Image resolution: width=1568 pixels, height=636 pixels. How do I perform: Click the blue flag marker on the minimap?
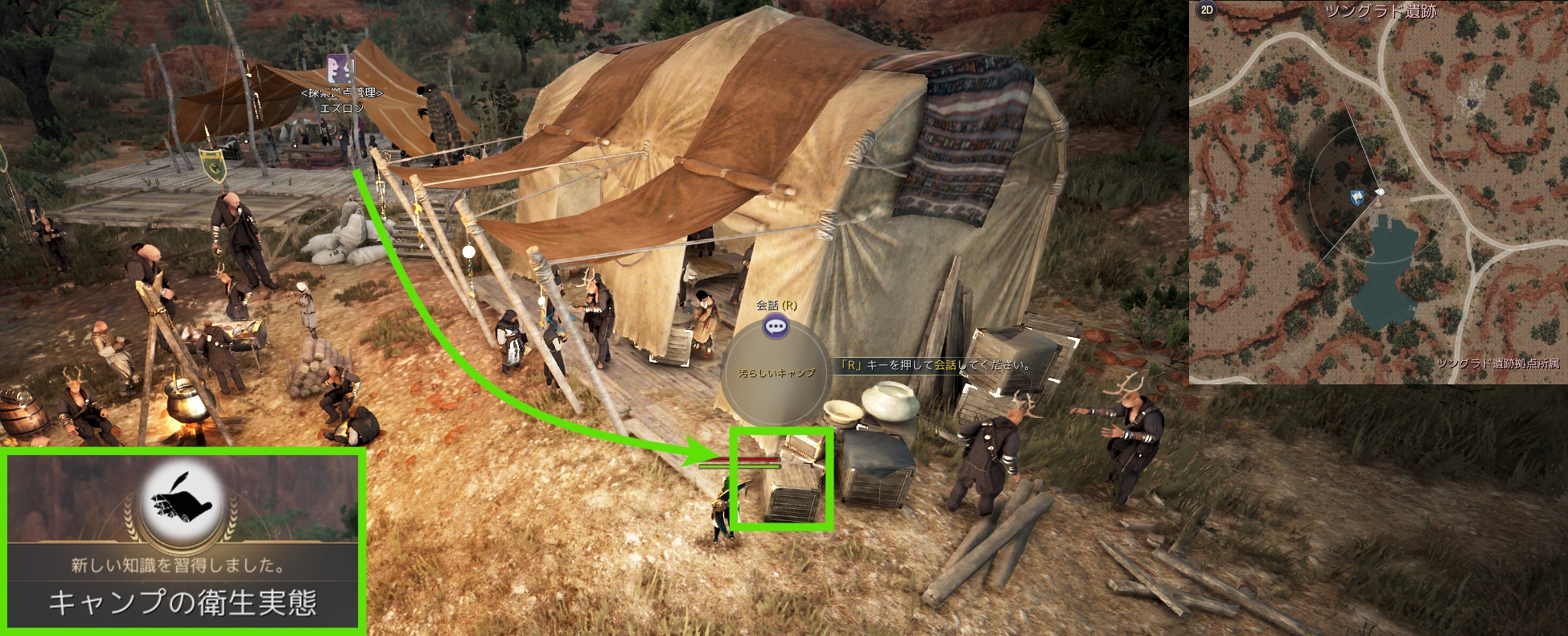coord(1357,196)
